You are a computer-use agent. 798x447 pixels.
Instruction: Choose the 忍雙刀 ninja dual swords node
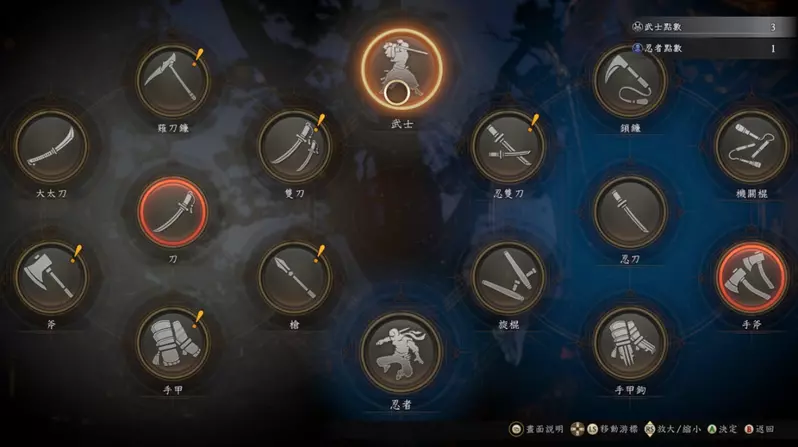click(x=508, y=146)
